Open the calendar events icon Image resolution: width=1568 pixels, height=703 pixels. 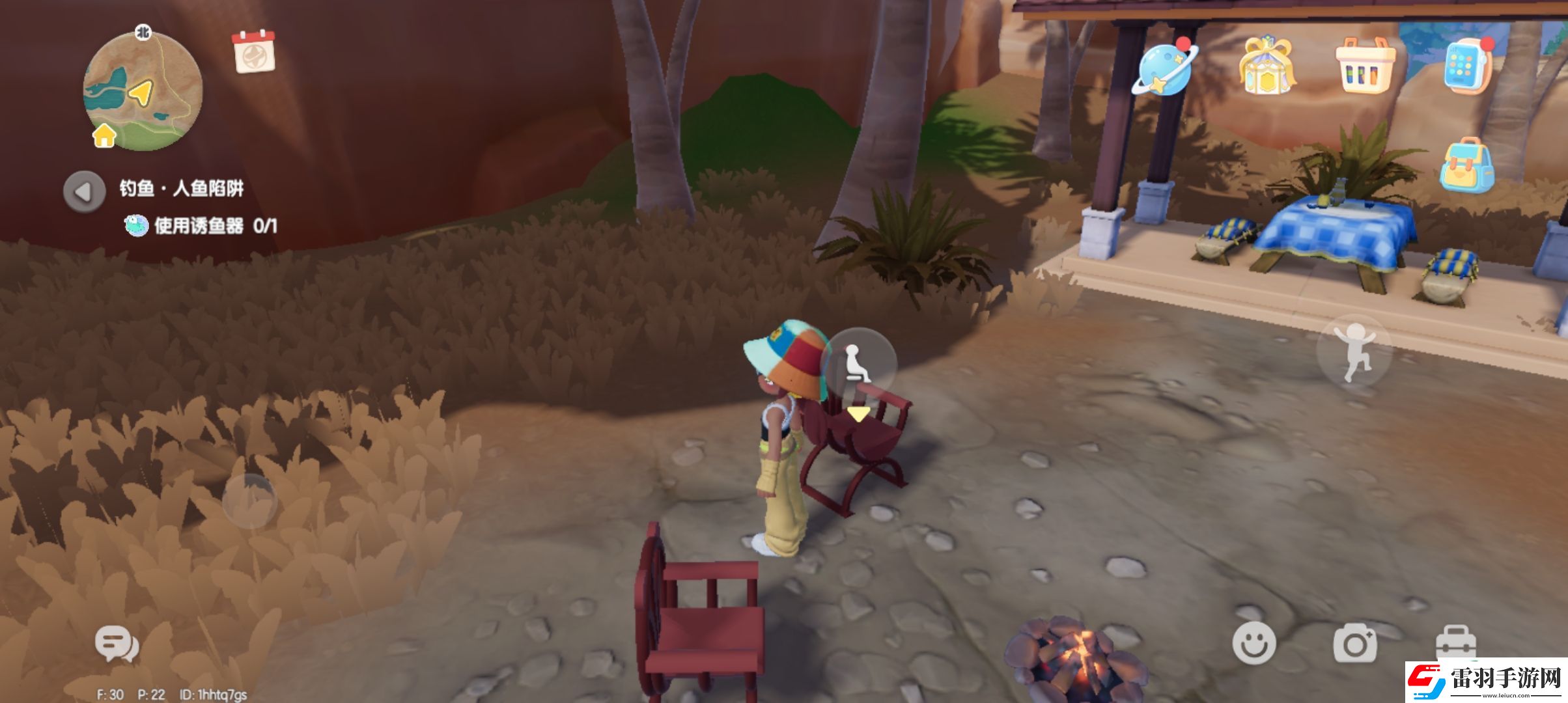pos(253,51)
